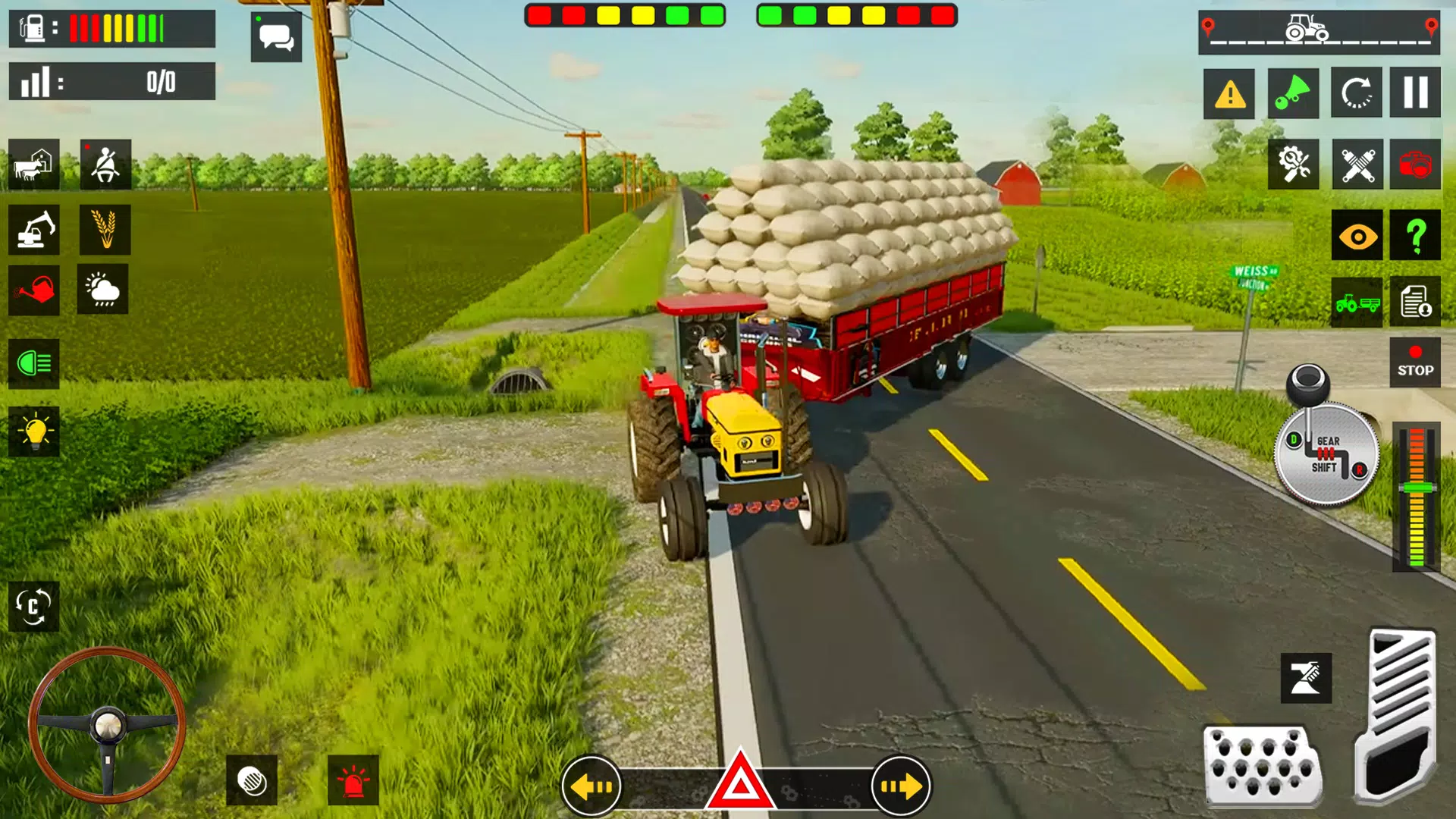
Task: Switch camera with the red camera icon
Action: tap(1415, 164)
